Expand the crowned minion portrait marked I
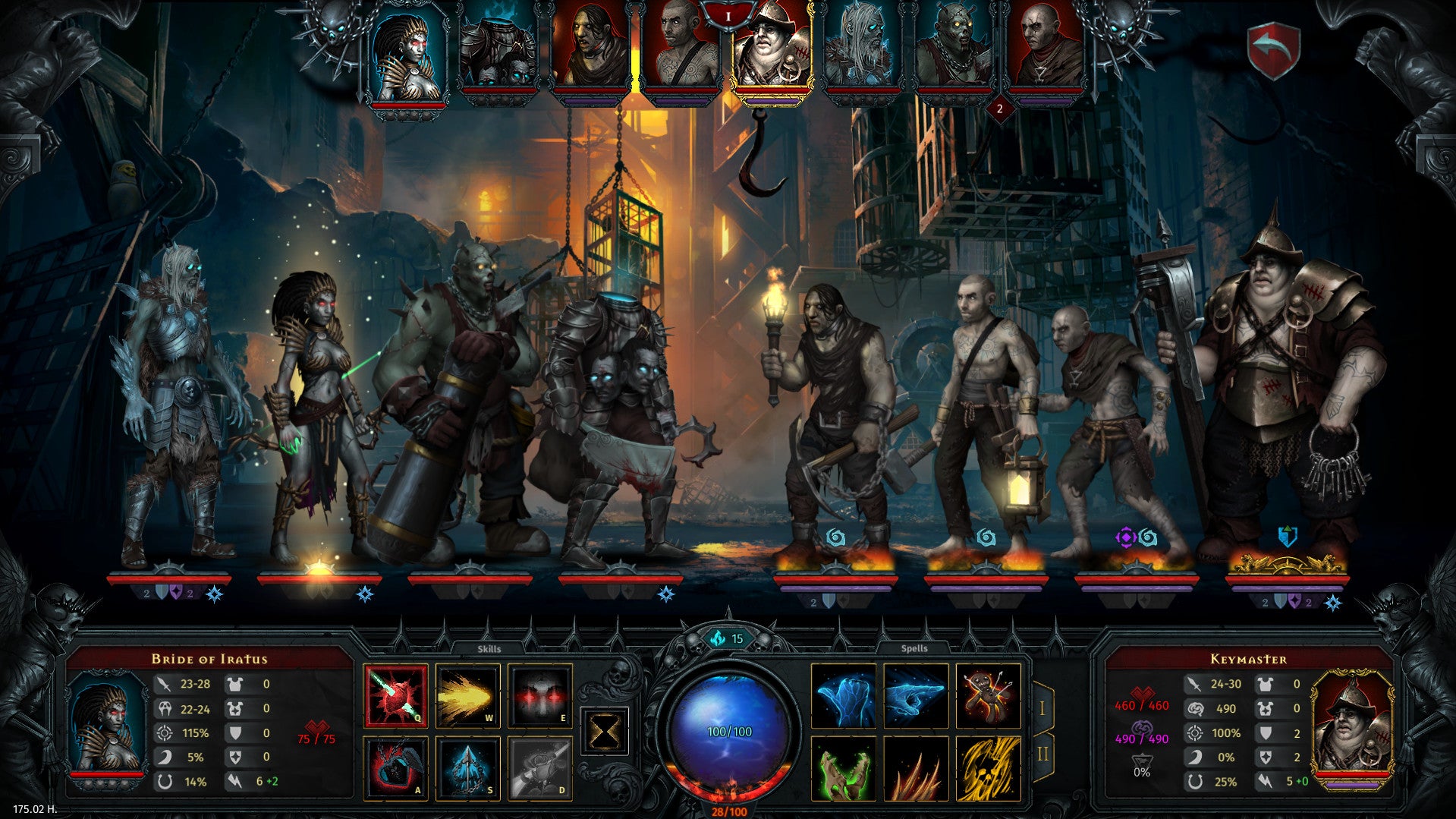This screenshot has width=1456, height=819. pyautogui.click(x=772, y=53)
